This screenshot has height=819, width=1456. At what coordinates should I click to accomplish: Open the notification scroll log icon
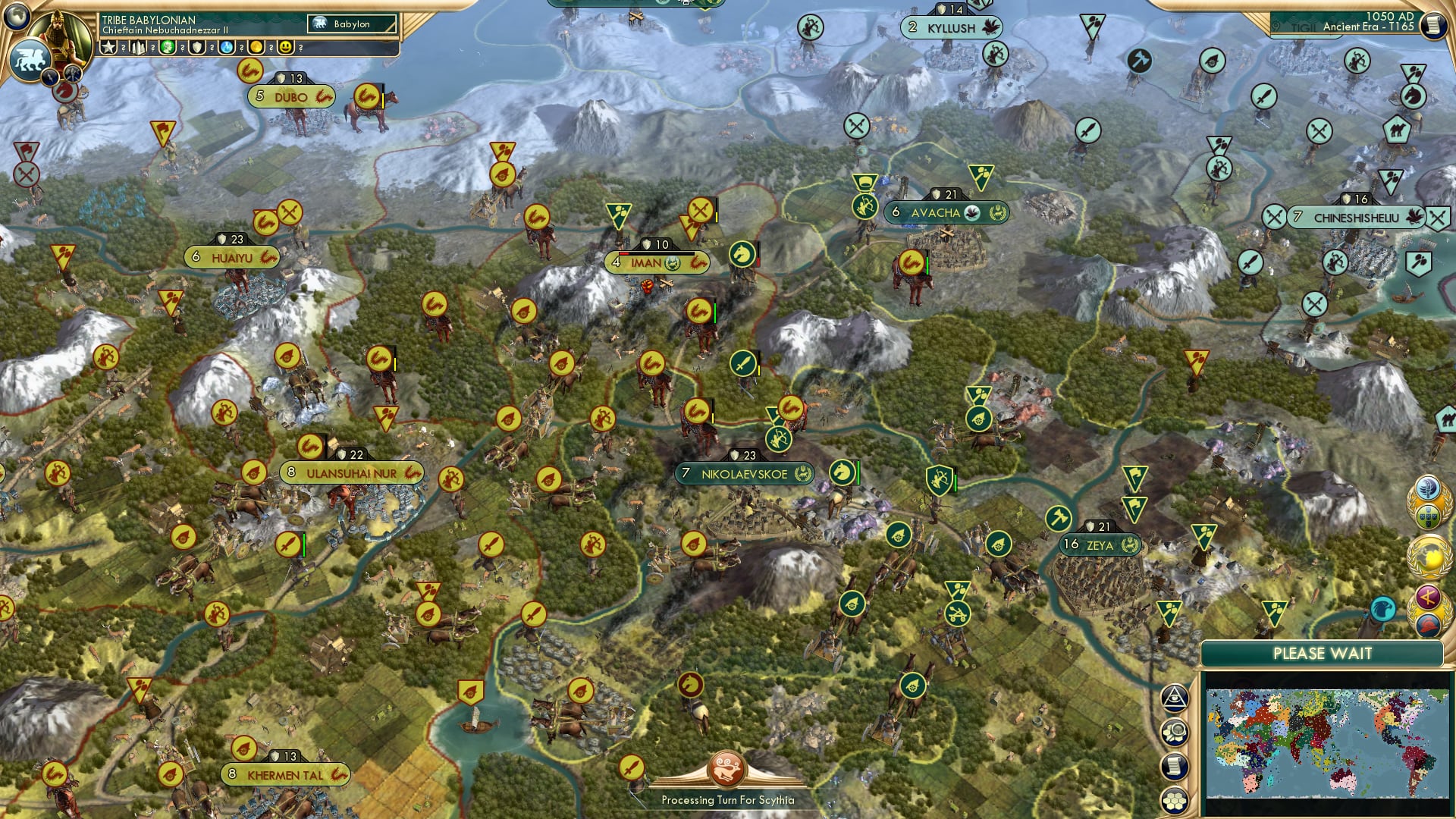(x=1173, y=766)
